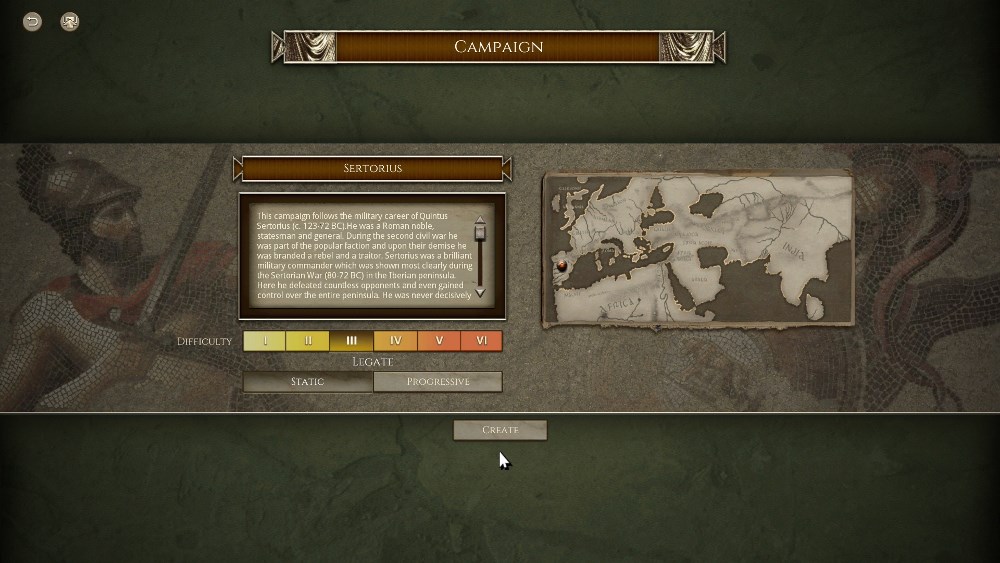Go back with the return arrow icon
This screenshot has width=1000, height=563.
point(33,21)
